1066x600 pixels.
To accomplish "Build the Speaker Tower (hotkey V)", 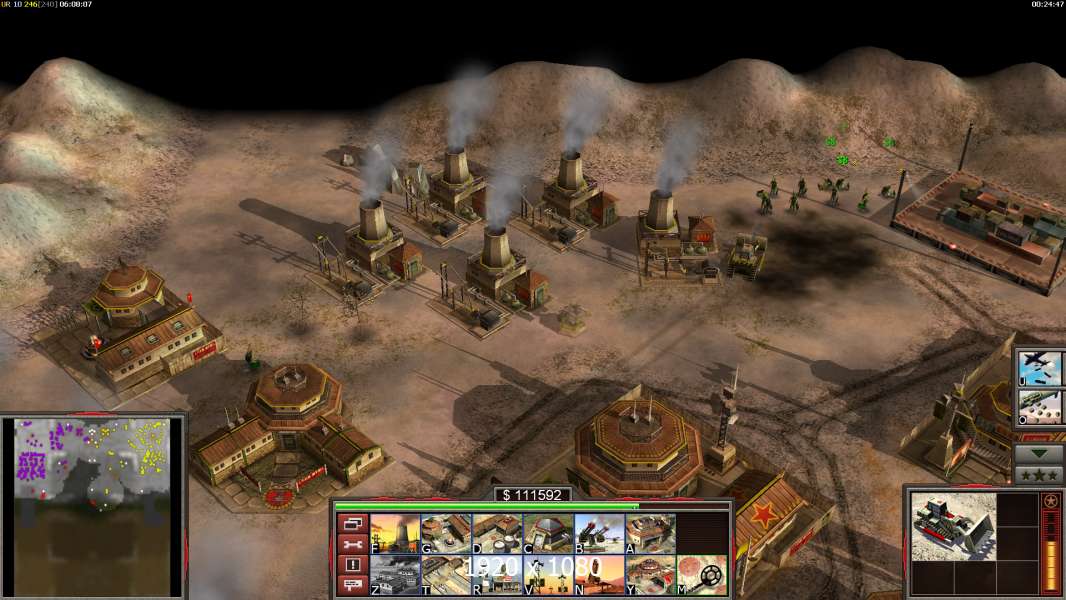I will point(548,575).
